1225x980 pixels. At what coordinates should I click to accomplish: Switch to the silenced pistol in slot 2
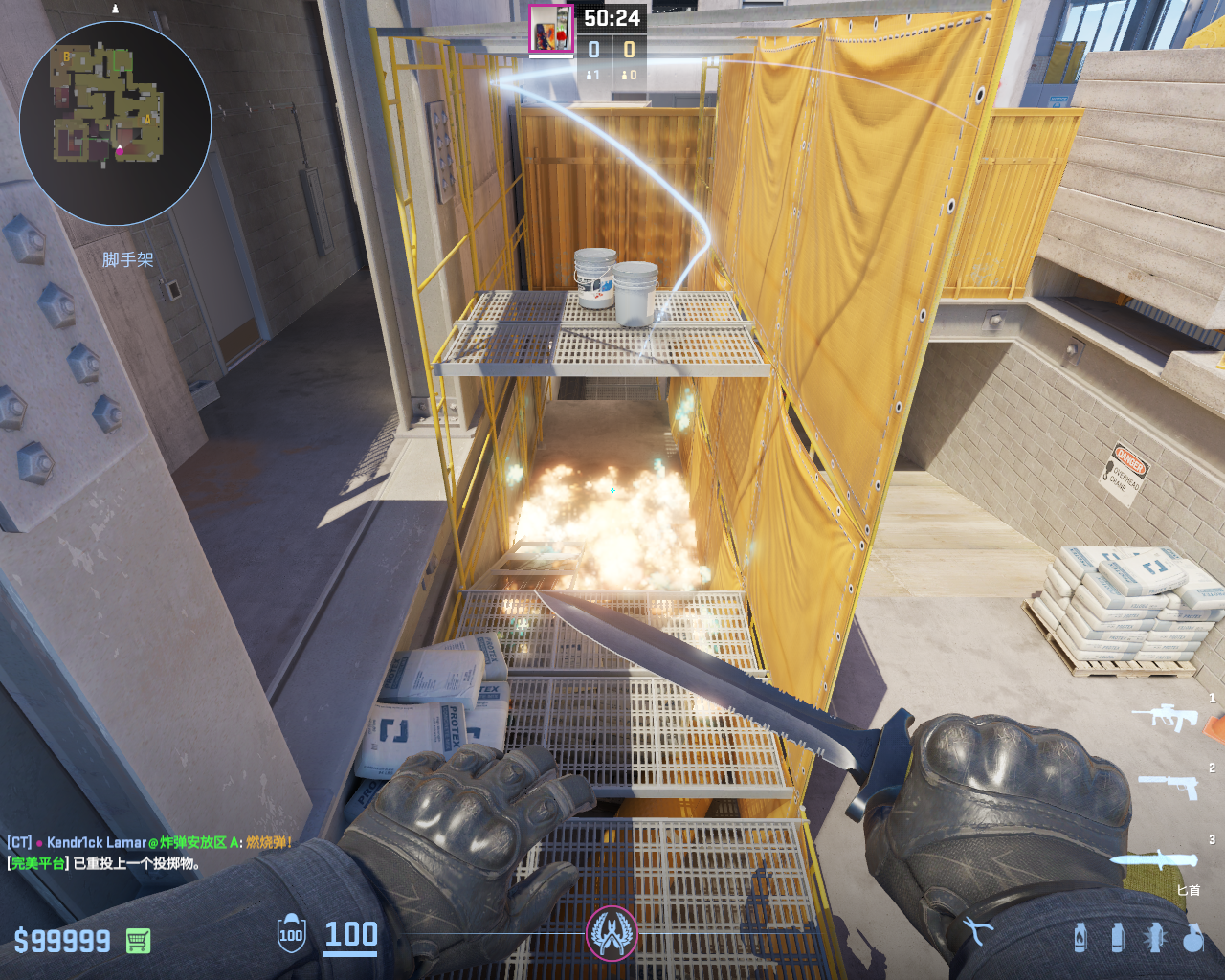coord(1168,786)
